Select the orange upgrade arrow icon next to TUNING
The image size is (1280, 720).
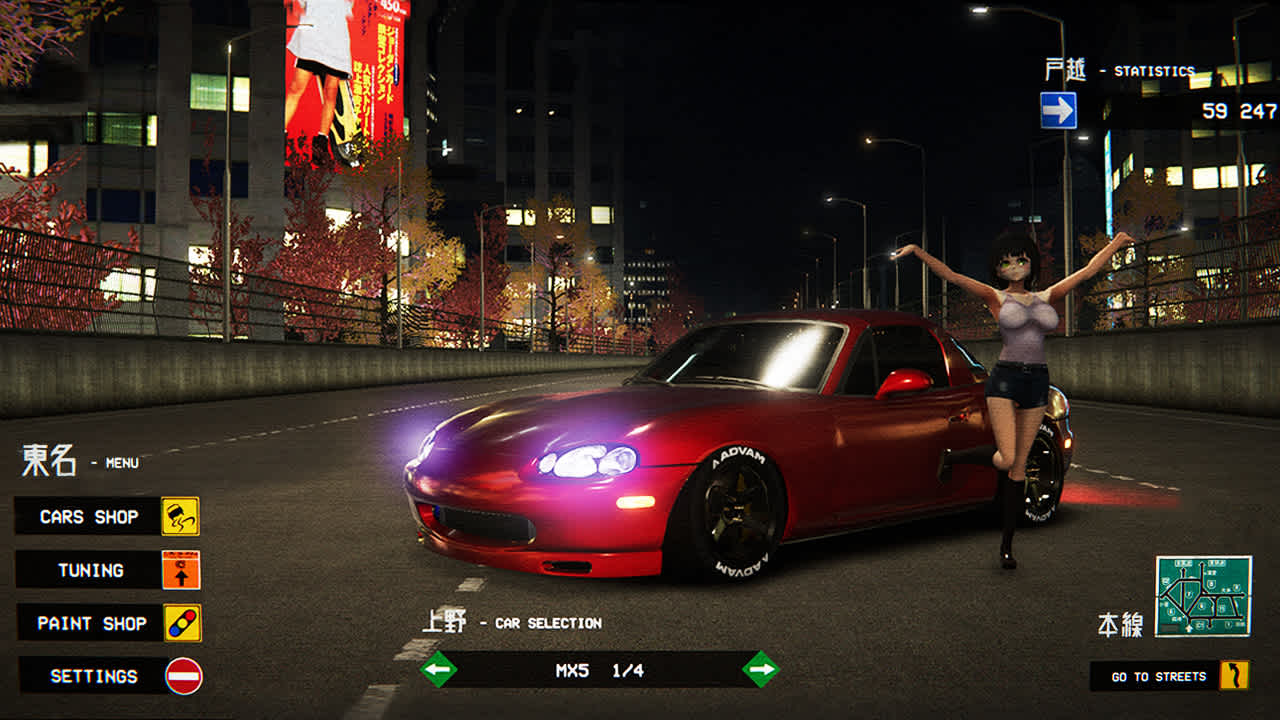pyautogui.click(x=180, y=569)
